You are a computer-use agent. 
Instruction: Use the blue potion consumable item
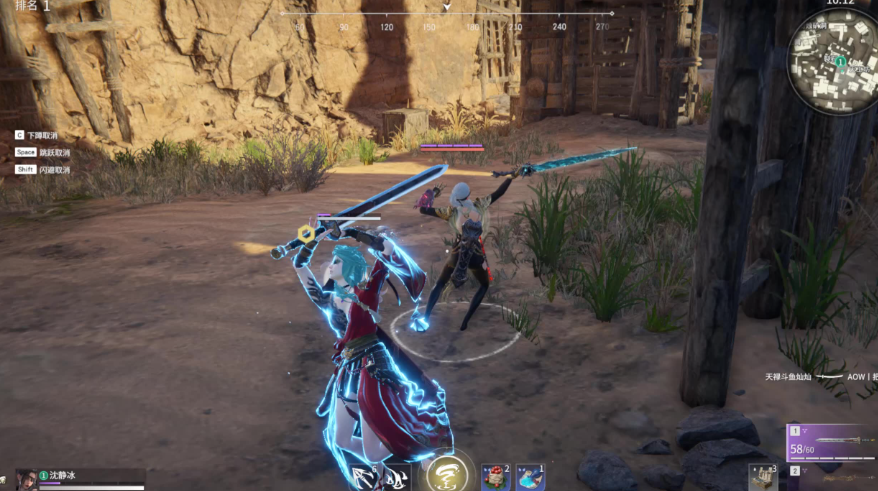(530, 477)
